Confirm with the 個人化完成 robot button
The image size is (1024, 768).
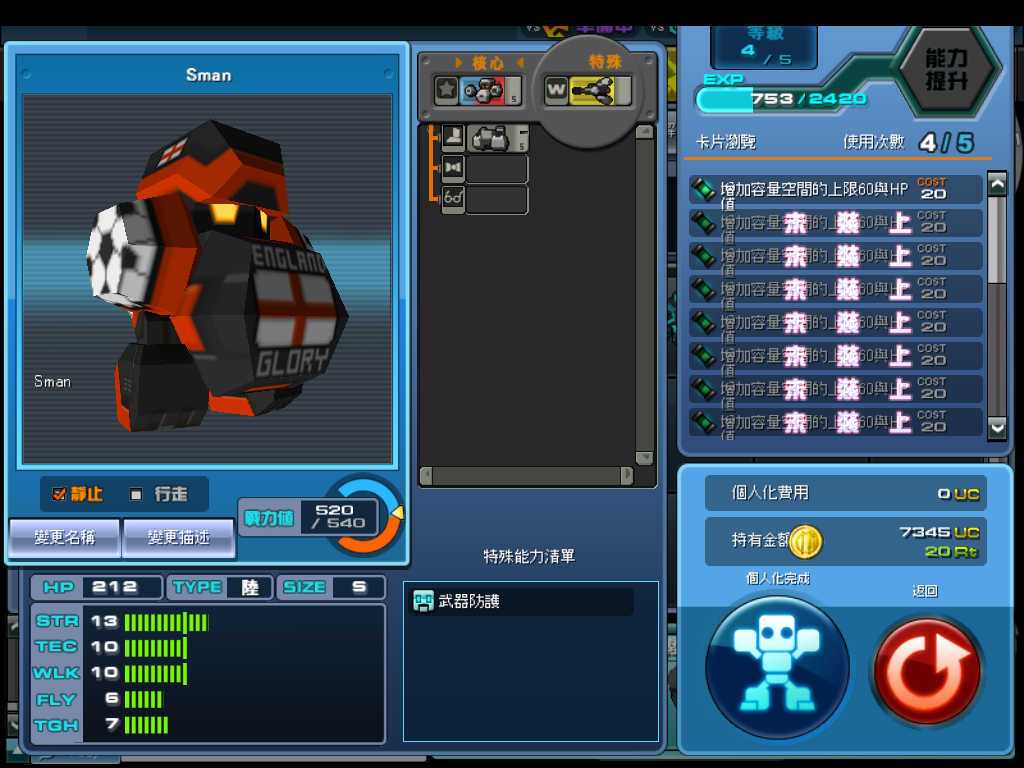click(x=777, y=667)
